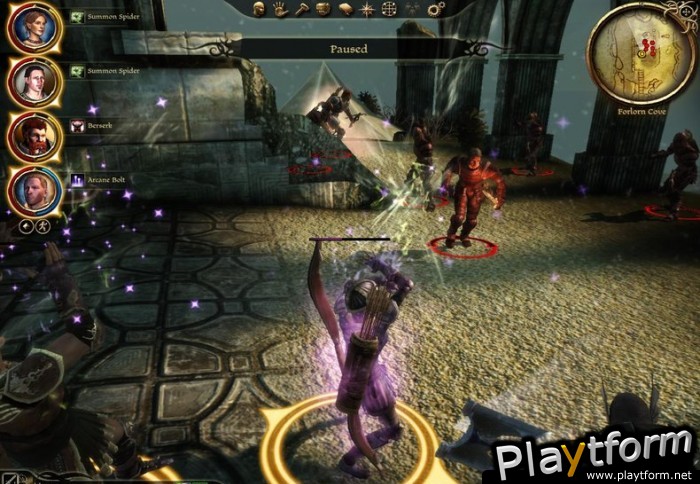Select the dark-haired woman's party portrait
Viewport: 700px width, 484px height.
(34, 81)
